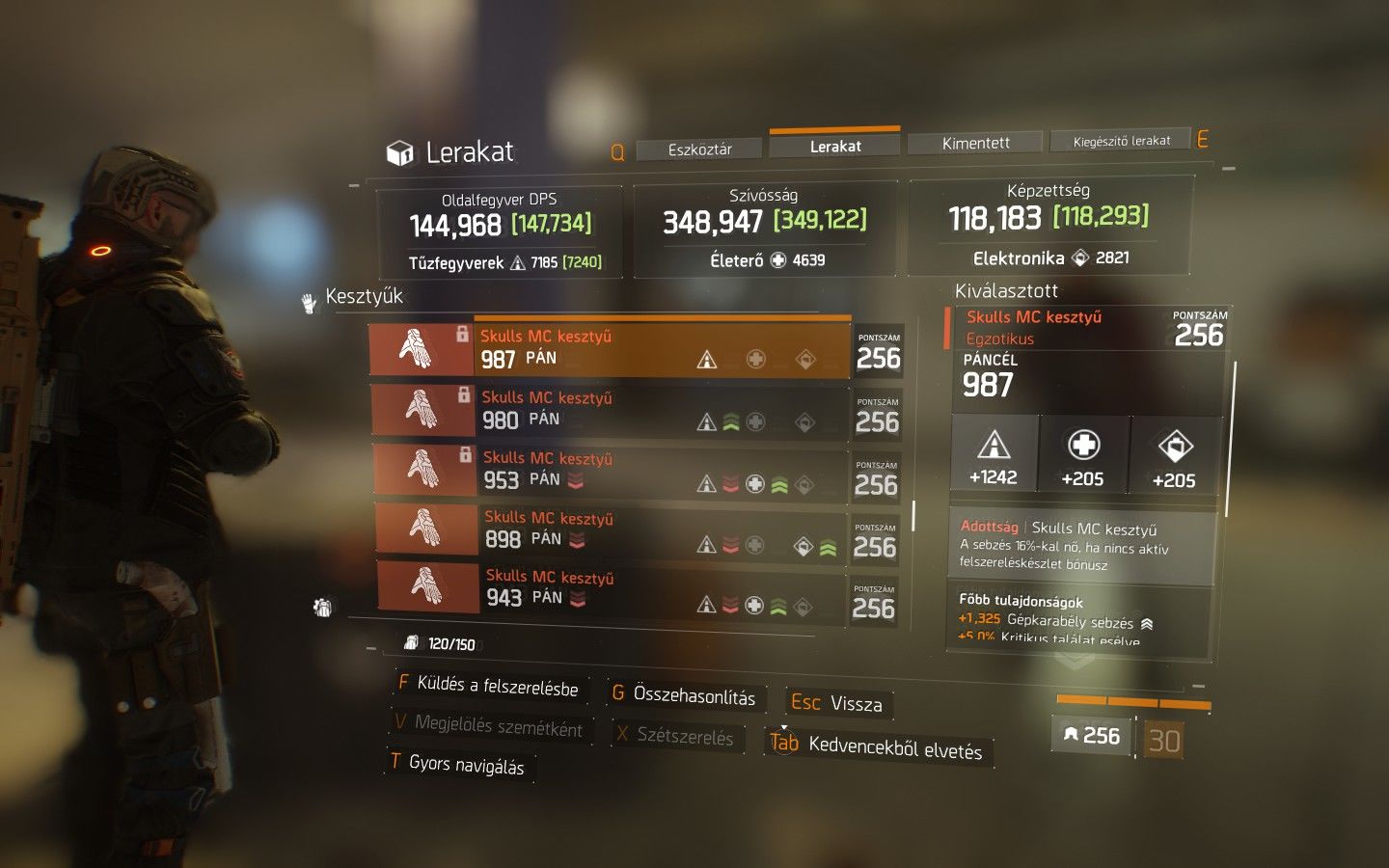Screen dimensions: 1389x868
Task: Choose the Skulls MC kesztyű with 980 armor
Action: [610, 410]
